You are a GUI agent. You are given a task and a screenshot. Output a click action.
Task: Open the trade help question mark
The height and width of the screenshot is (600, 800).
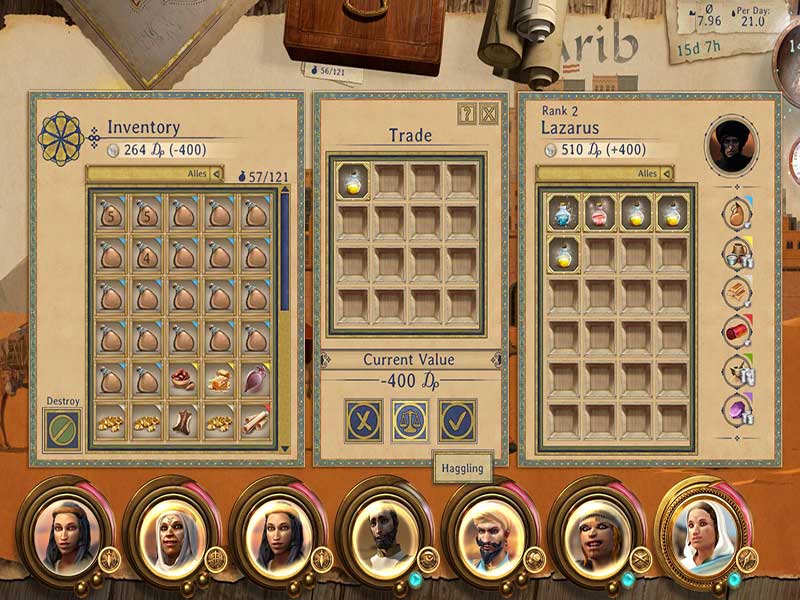[467, 113]
